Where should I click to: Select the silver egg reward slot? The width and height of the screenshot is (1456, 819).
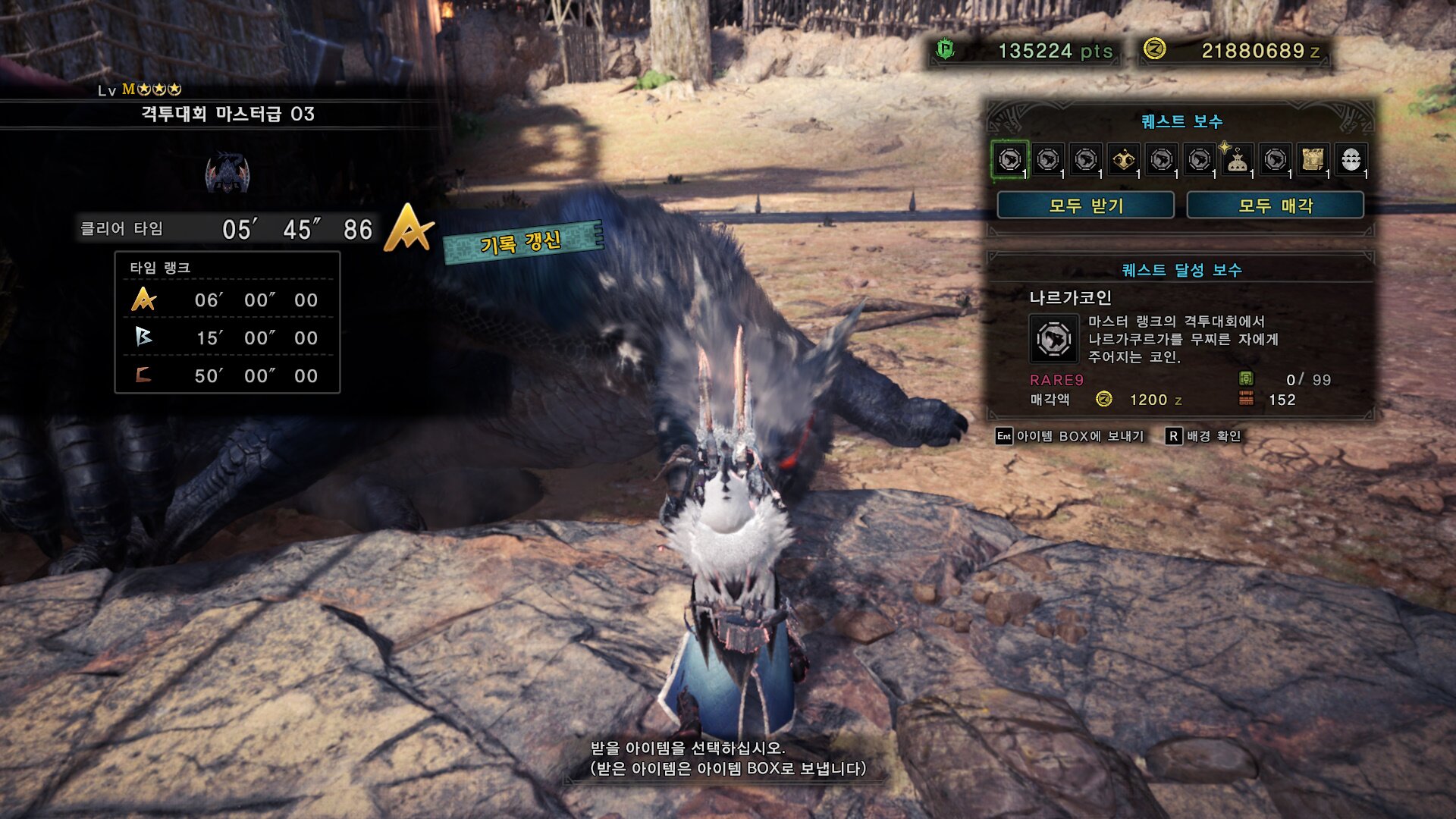coord(1351,160)
